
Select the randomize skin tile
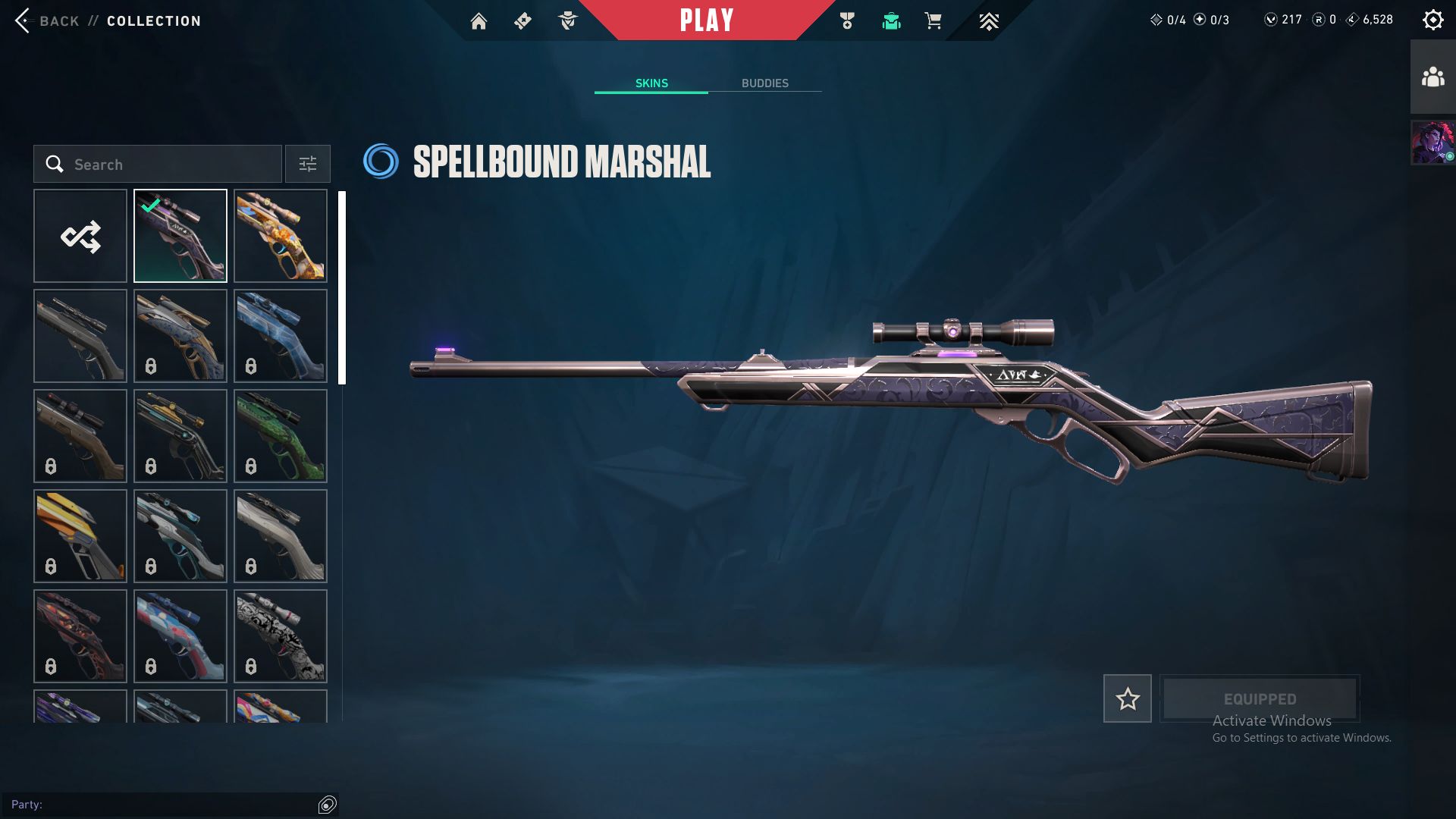80,236
